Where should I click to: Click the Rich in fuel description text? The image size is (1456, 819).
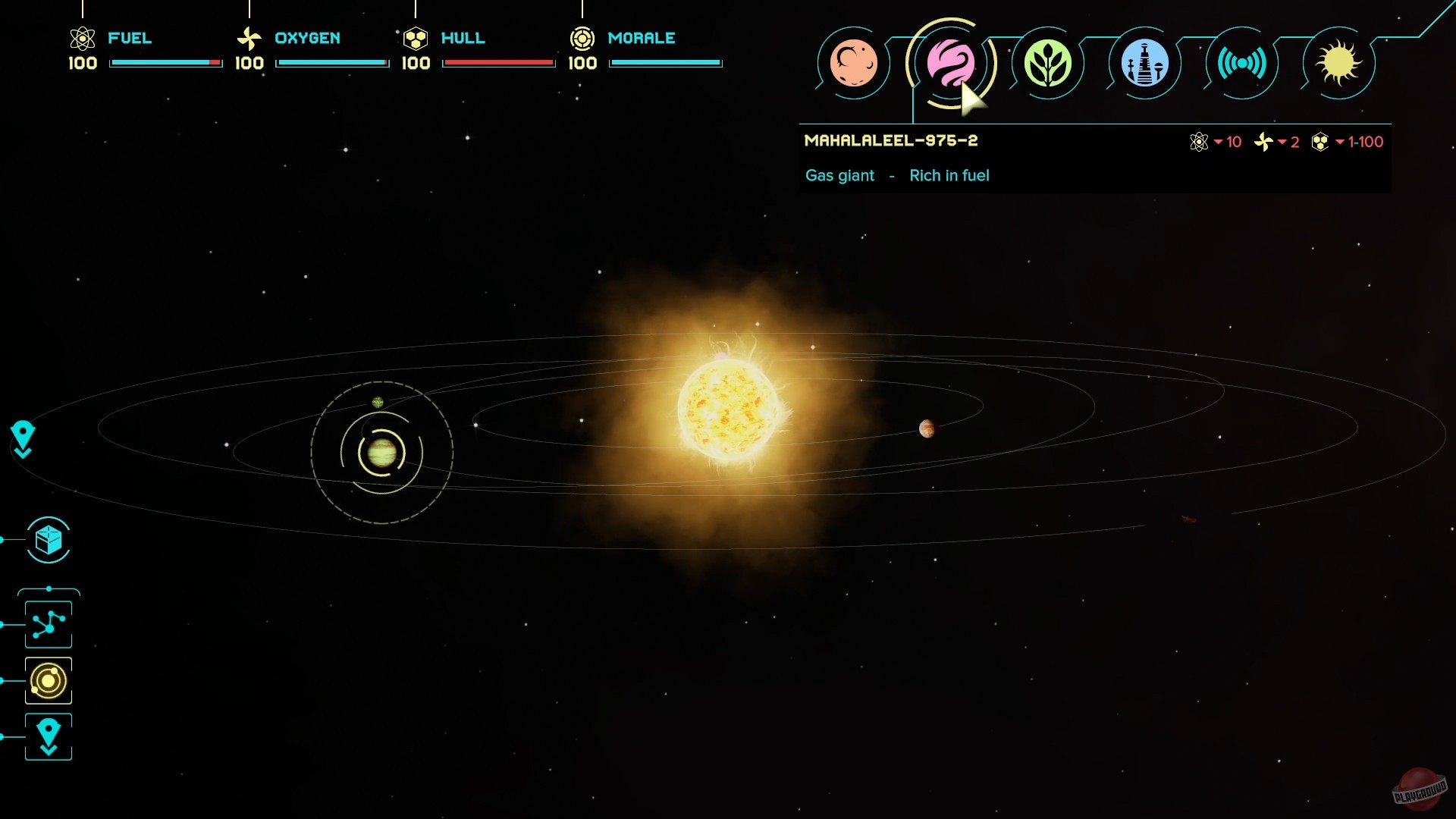(949, 175)
